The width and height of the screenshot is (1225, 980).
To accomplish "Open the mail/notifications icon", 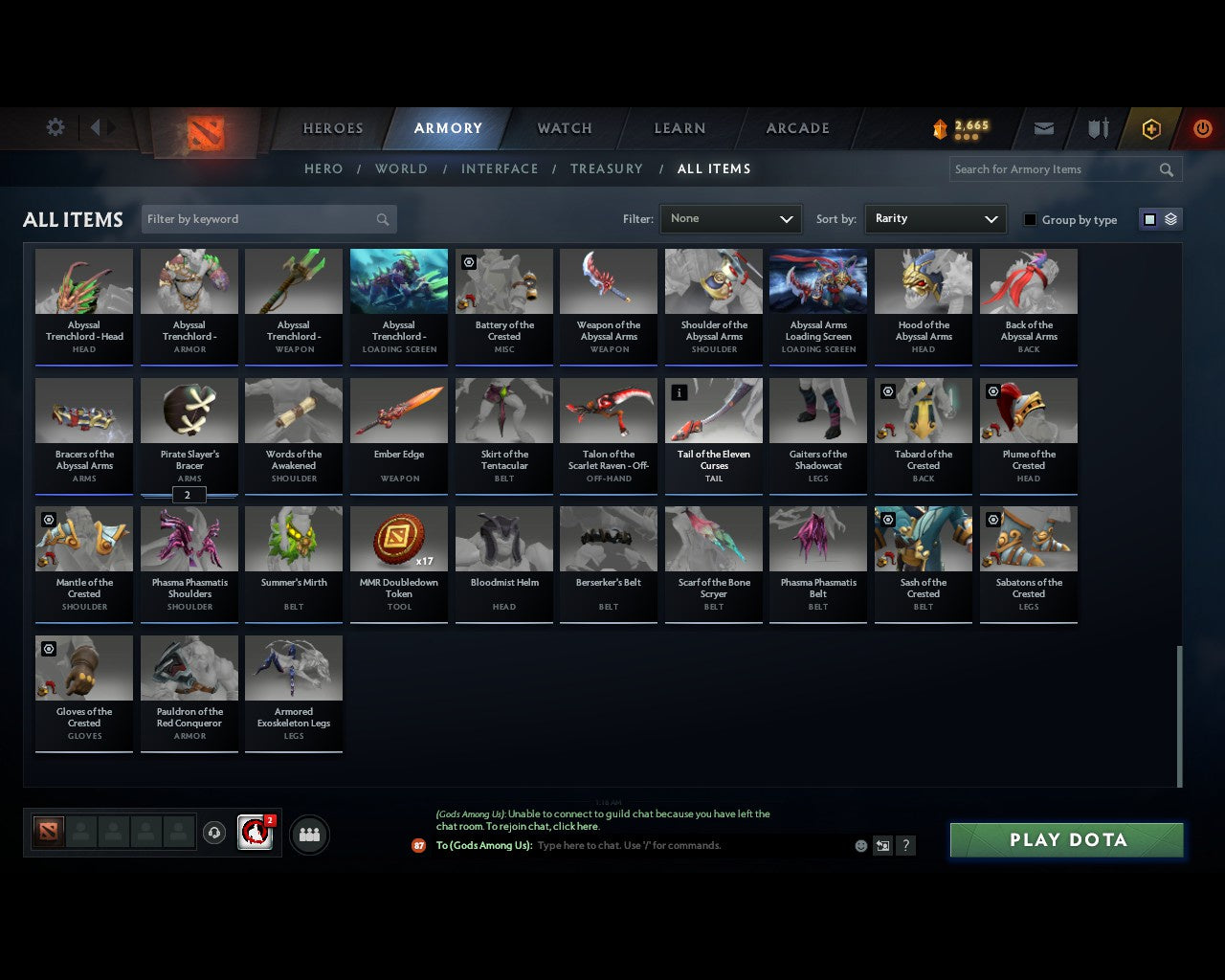I will pos(1043,128).
